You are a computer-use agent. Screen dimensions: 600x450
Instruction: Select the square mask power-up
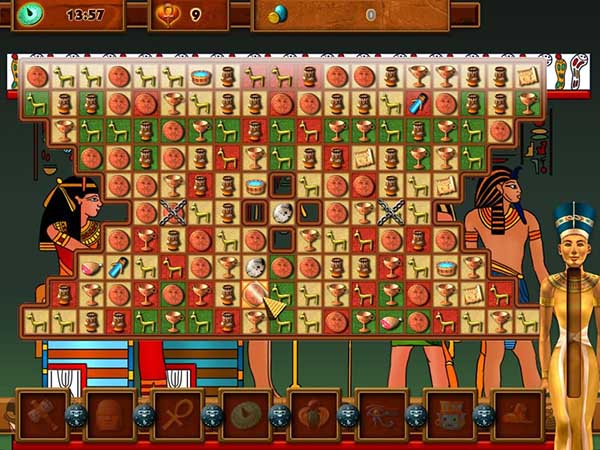click(449, 415)
